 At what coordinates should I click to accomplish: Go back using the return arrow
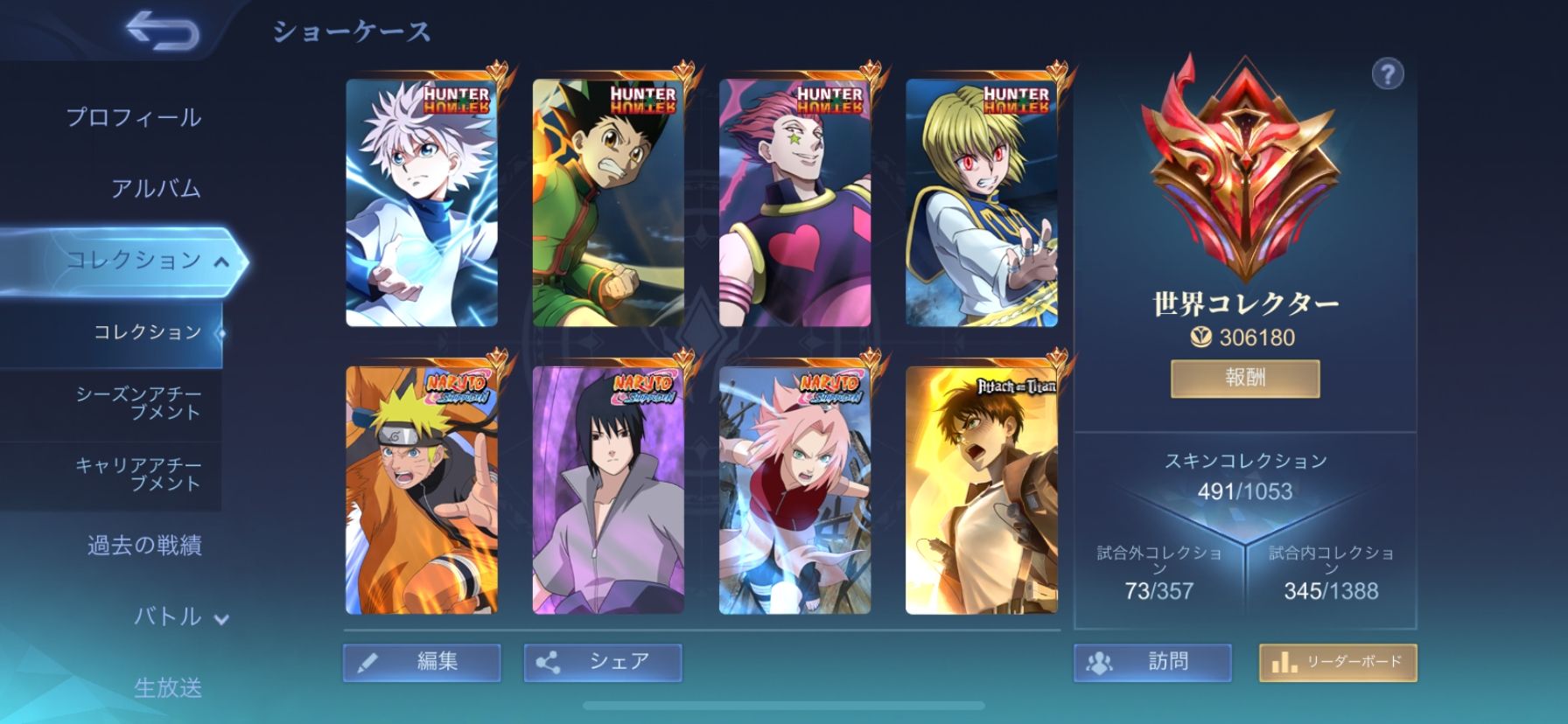pos(163,31)
